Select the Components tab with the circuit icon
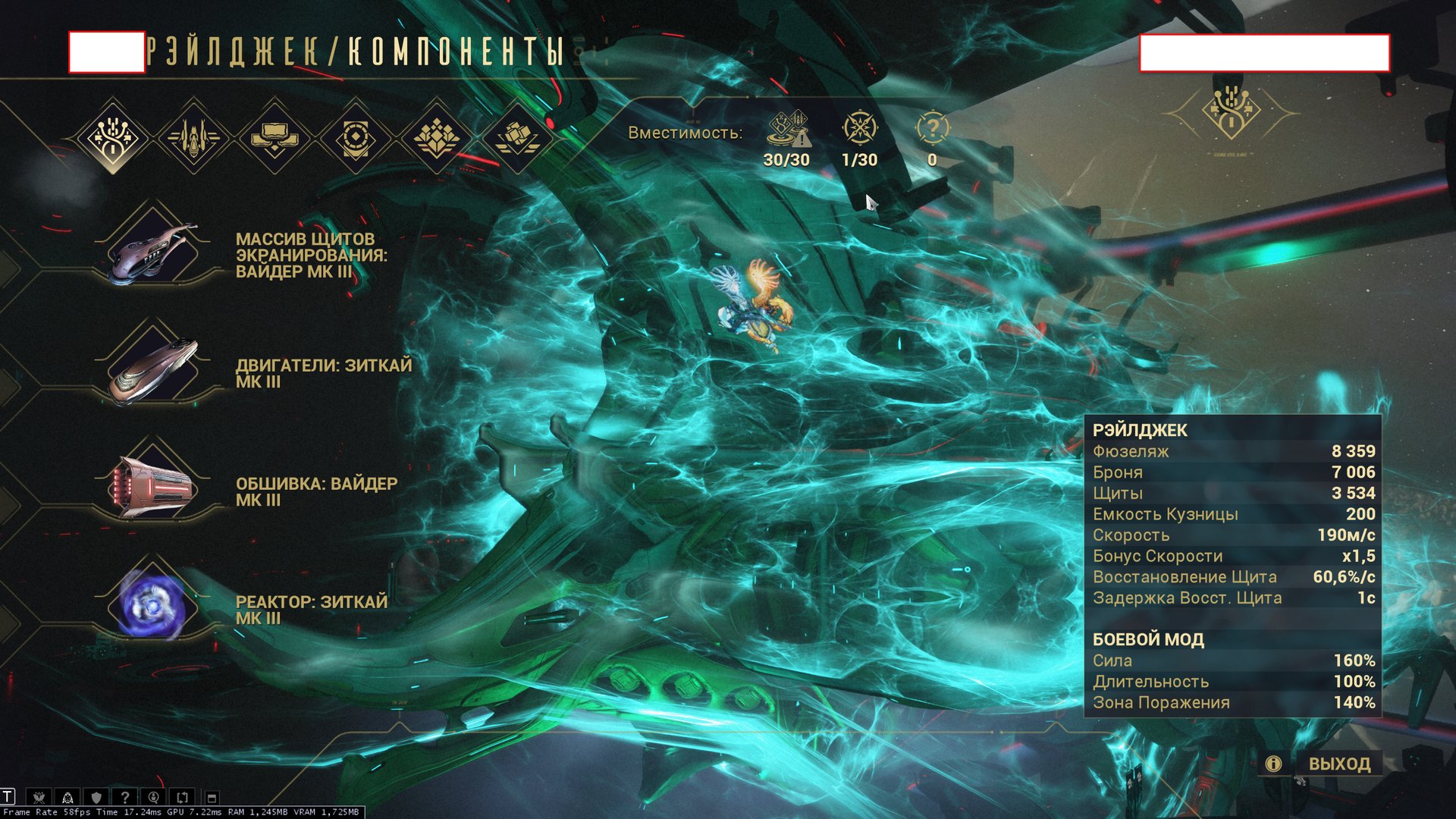This screenshot has width=1456, height=819. (x=113, y=138)
